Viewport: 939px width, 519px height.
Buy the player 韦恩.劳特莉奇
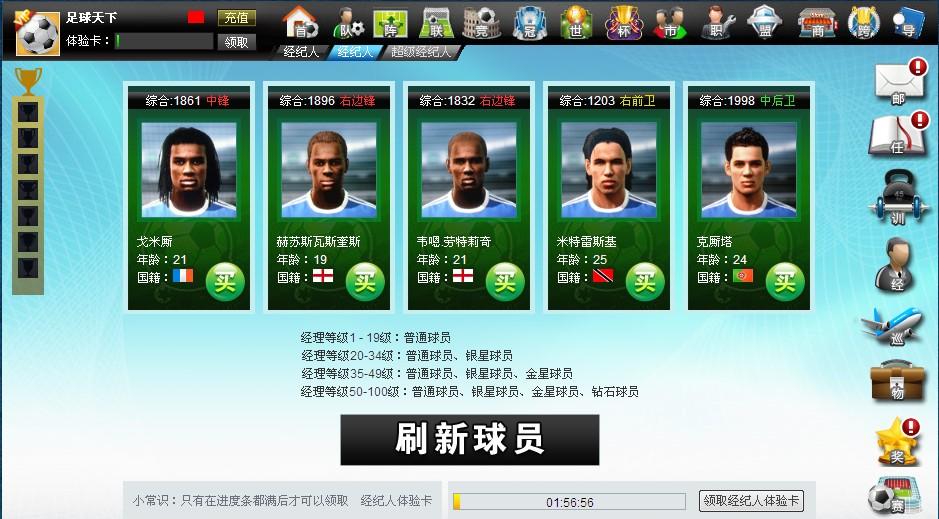pyautogui.click(x=505, y=279)
